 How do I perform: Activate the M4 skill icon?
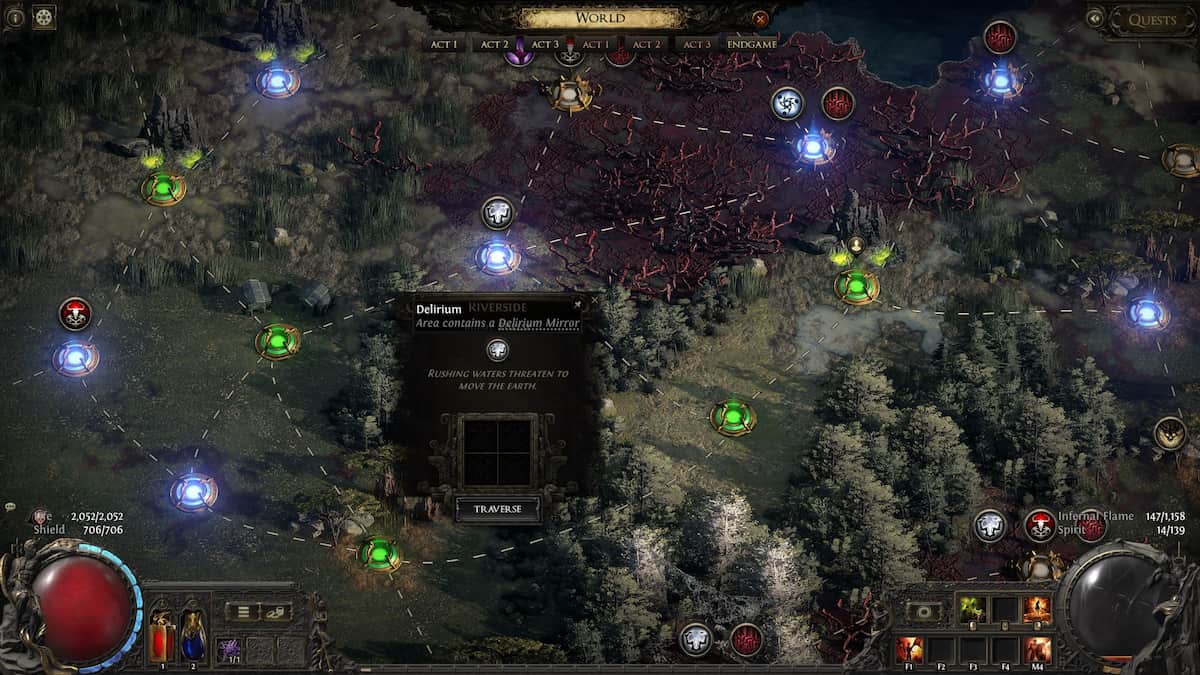pyautogui.click(x=1038, y=649)
